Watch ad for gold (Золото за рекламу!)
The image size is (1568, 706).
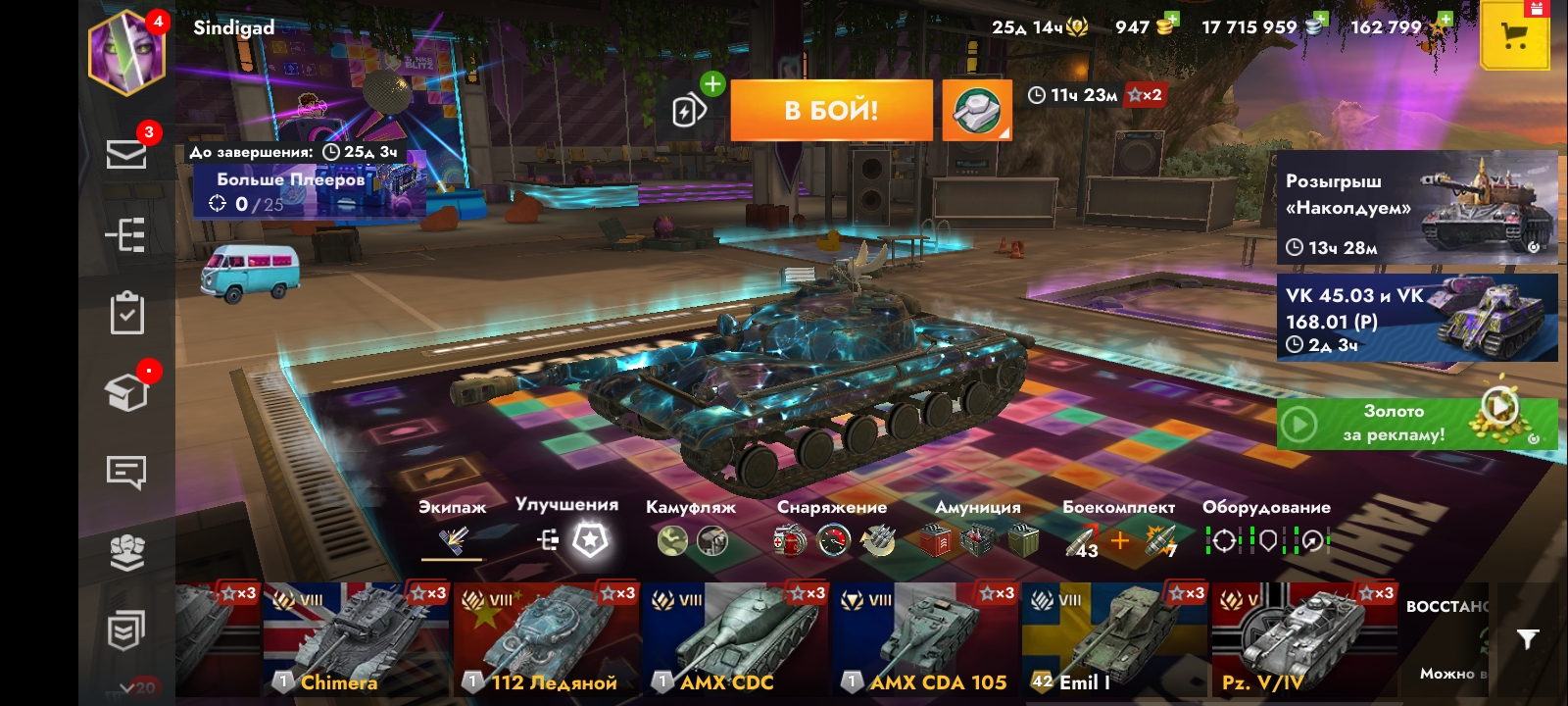pos(1416,424)
